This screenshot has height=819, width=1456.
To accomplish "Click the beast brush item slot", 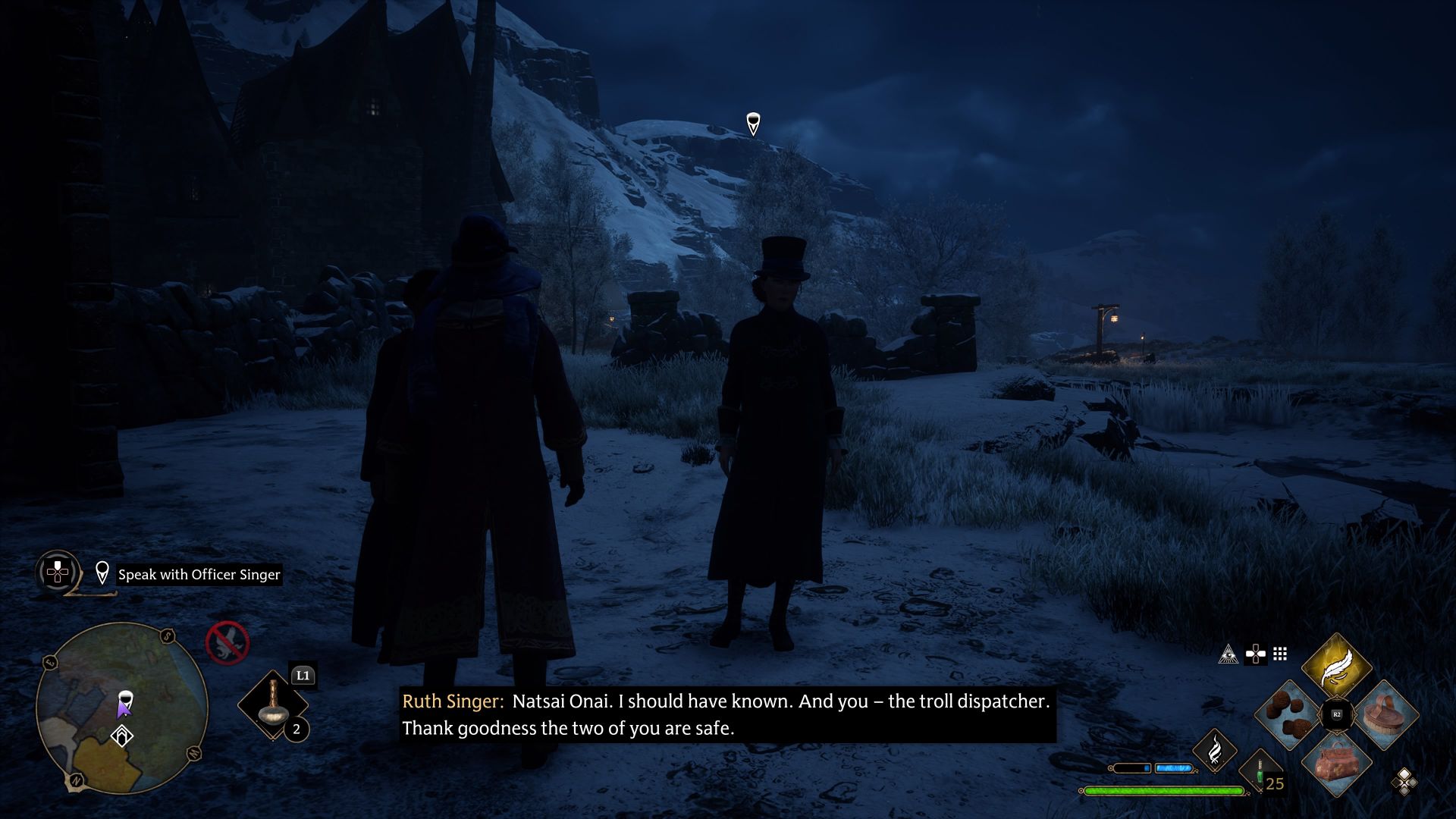I will tap(1389, 714).
